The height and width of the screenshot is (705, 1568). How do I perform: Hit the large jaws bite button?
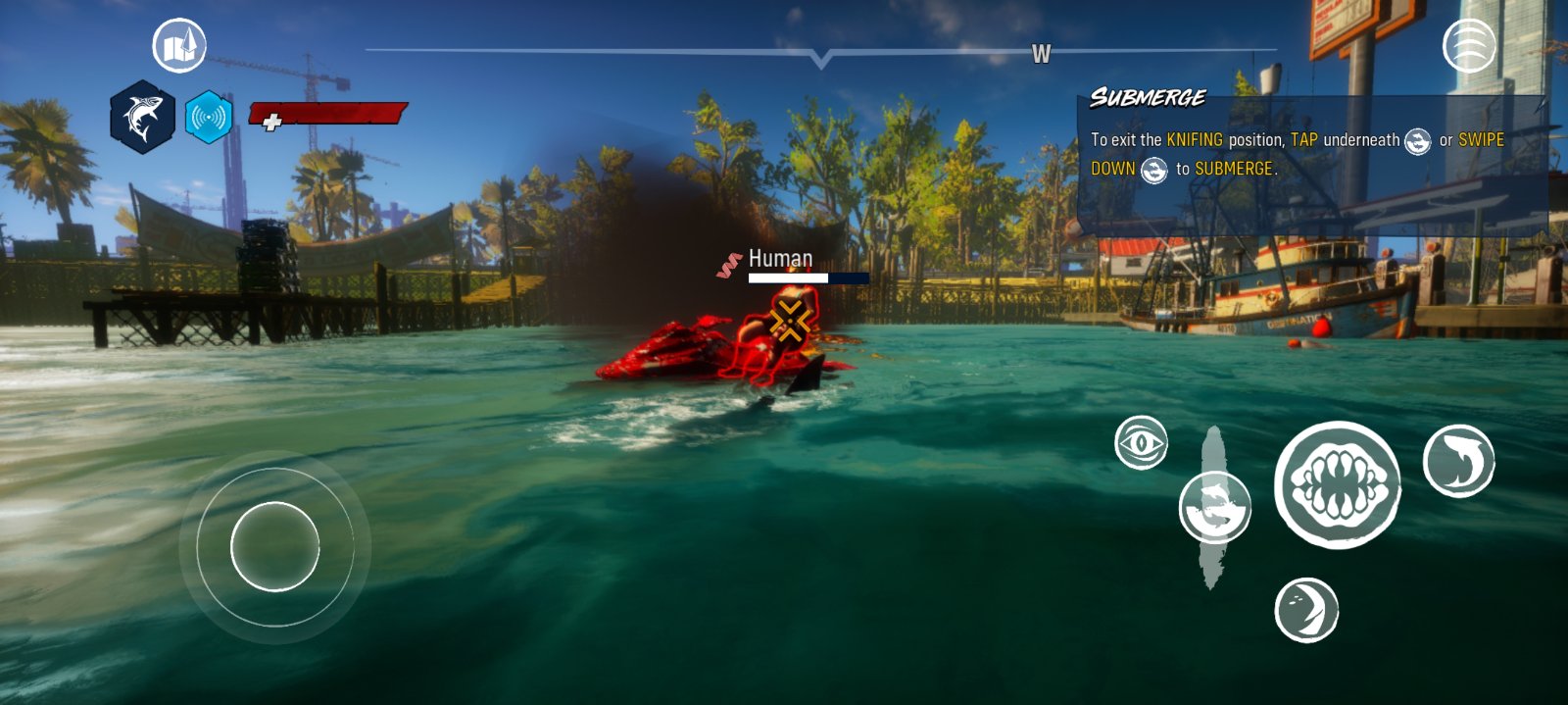1338,484
